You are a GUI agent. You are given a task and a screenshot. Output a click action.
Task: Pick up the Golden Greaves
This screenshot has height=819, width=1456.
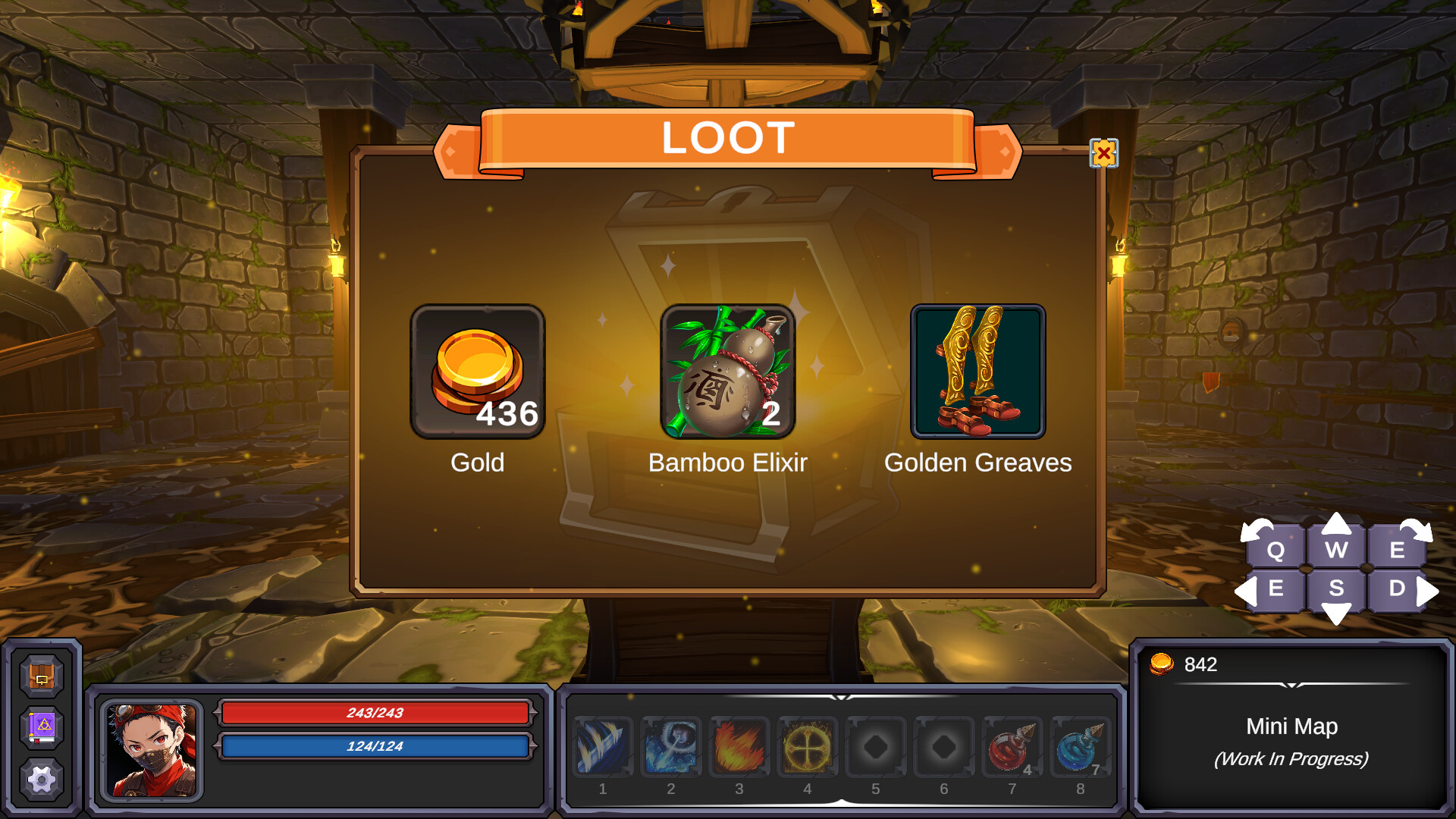(977, 370)
